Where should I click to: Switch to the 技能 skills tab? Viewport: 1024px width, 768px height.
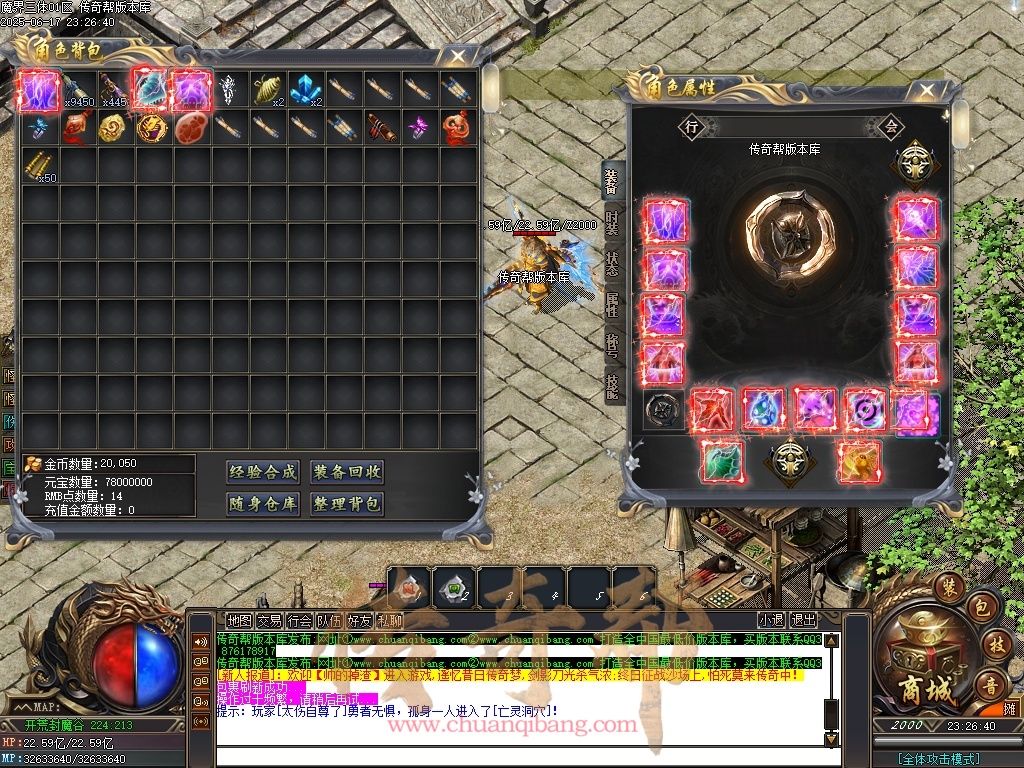coord(612,385)
